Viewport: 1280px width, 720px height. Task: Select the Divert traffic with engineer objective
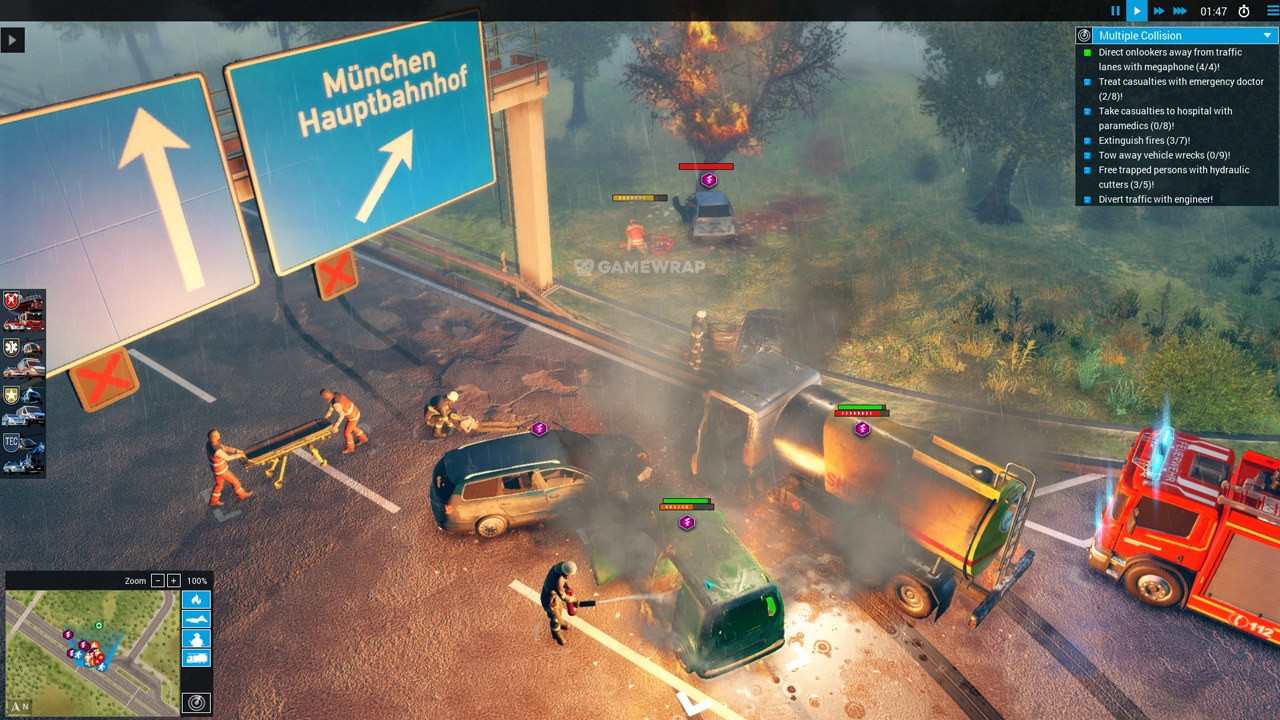tap(1155, 199)
